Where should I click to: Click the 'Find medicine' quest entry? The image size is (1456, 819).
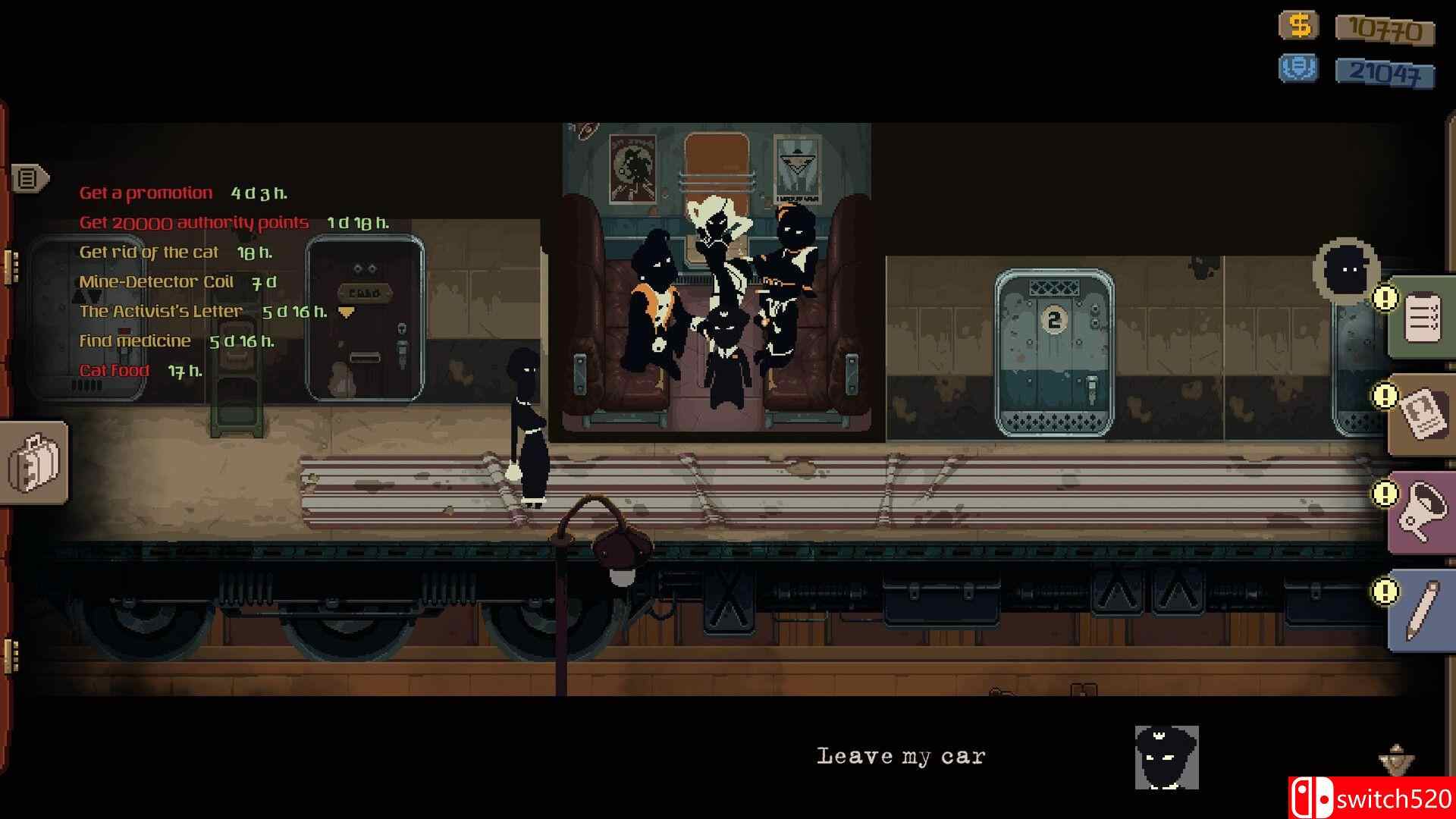click(x=136, y=340)
